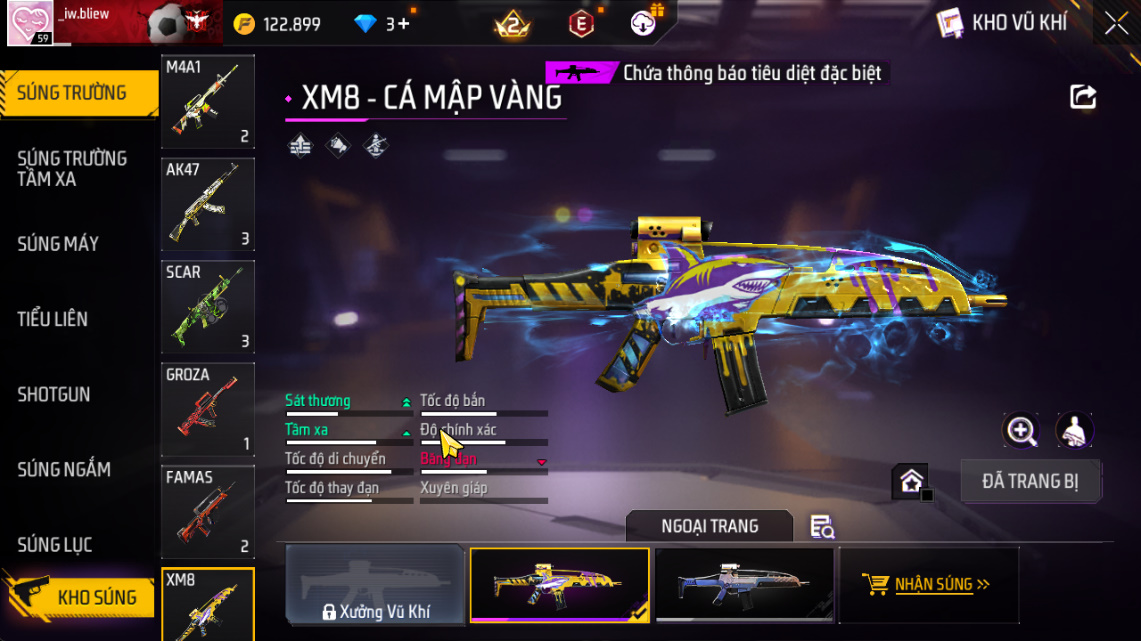1141x641 pixels.
Task: Follow the Nhận Súng link
Action: (x=929, y=585)
